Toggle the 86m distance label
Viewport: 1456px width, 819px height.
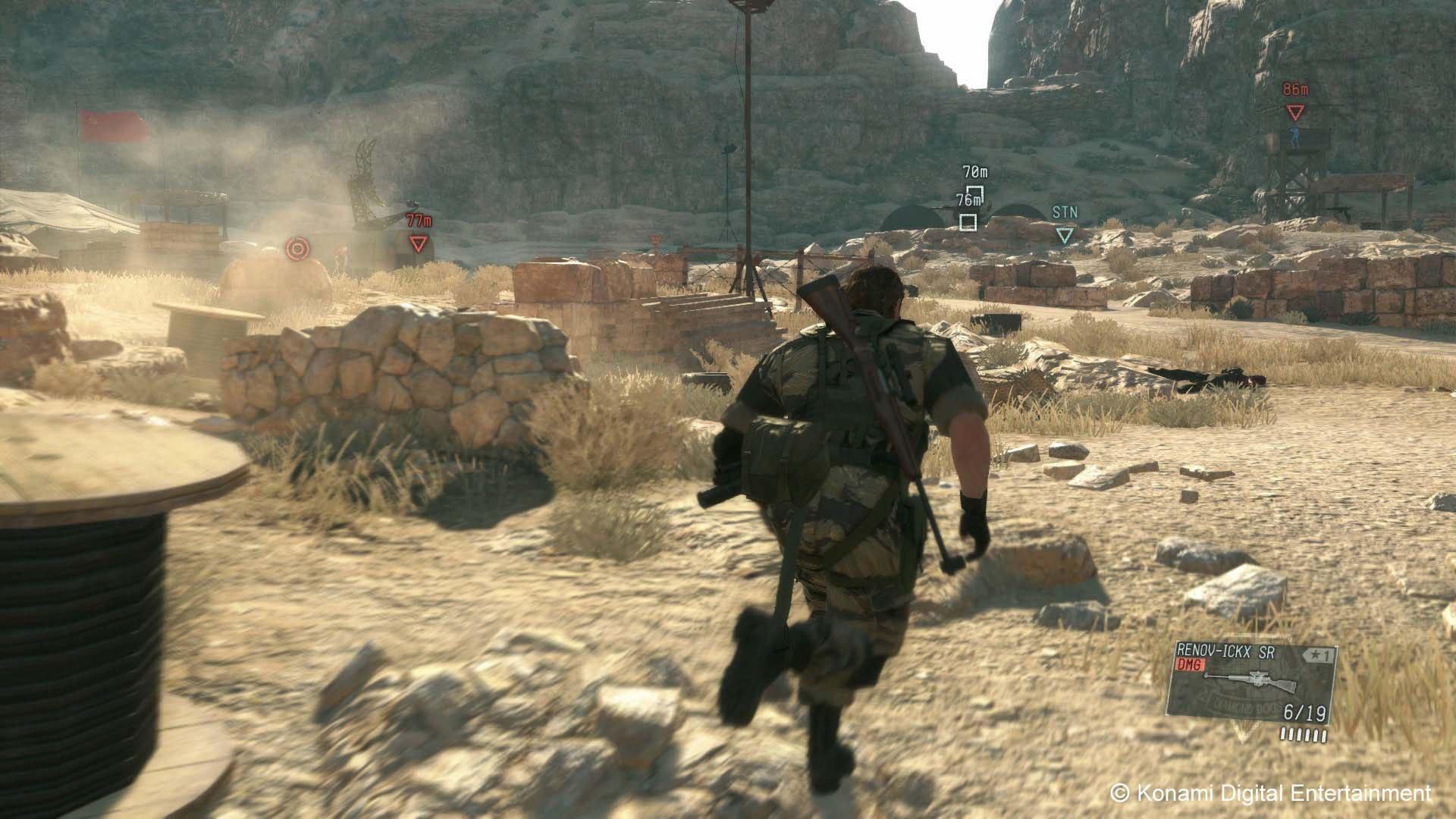click(x=1294, y=88)
